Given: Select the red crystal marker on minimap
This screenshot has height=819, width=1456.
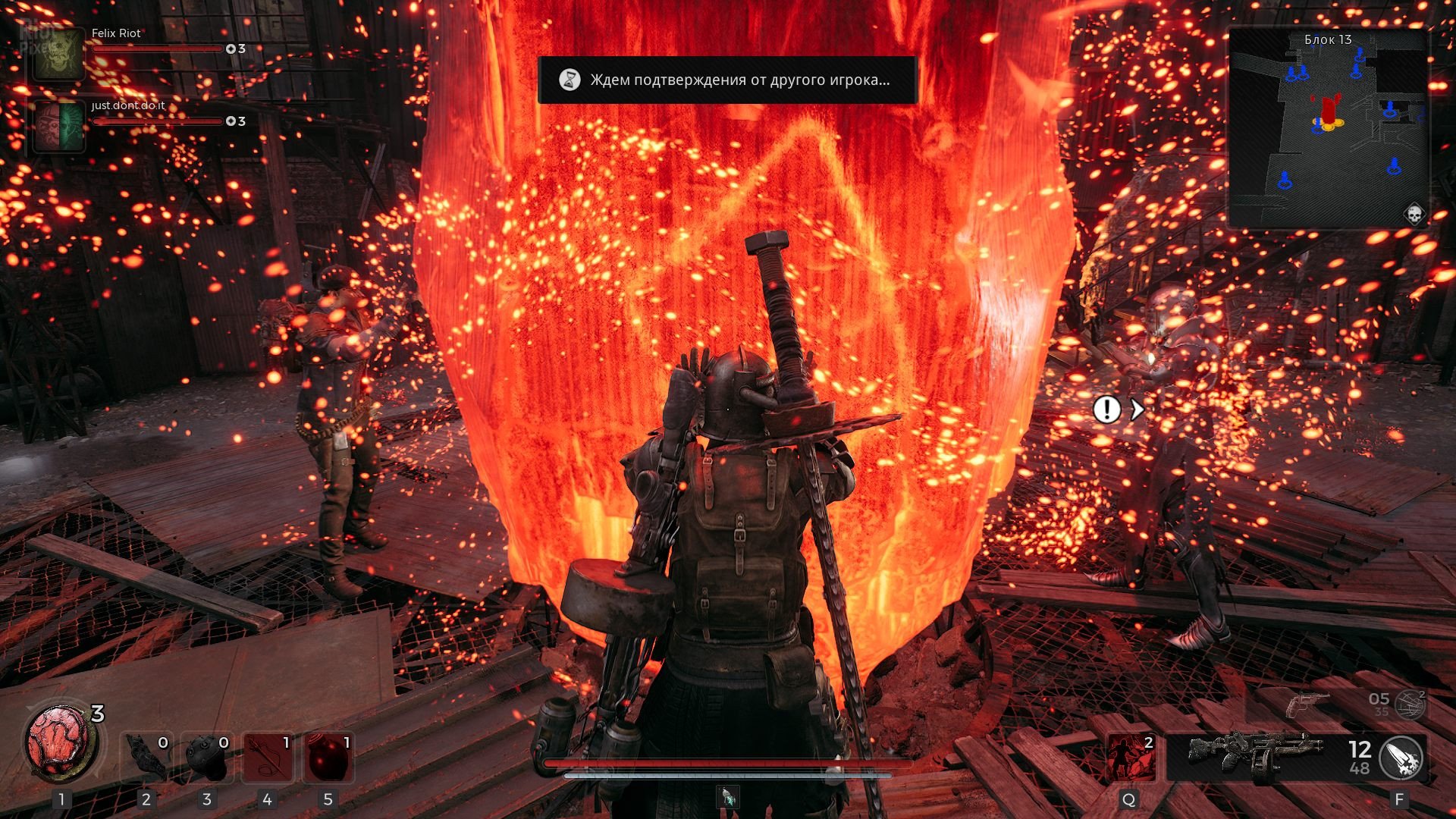Looking at the screenshot, I should 1328,108.
